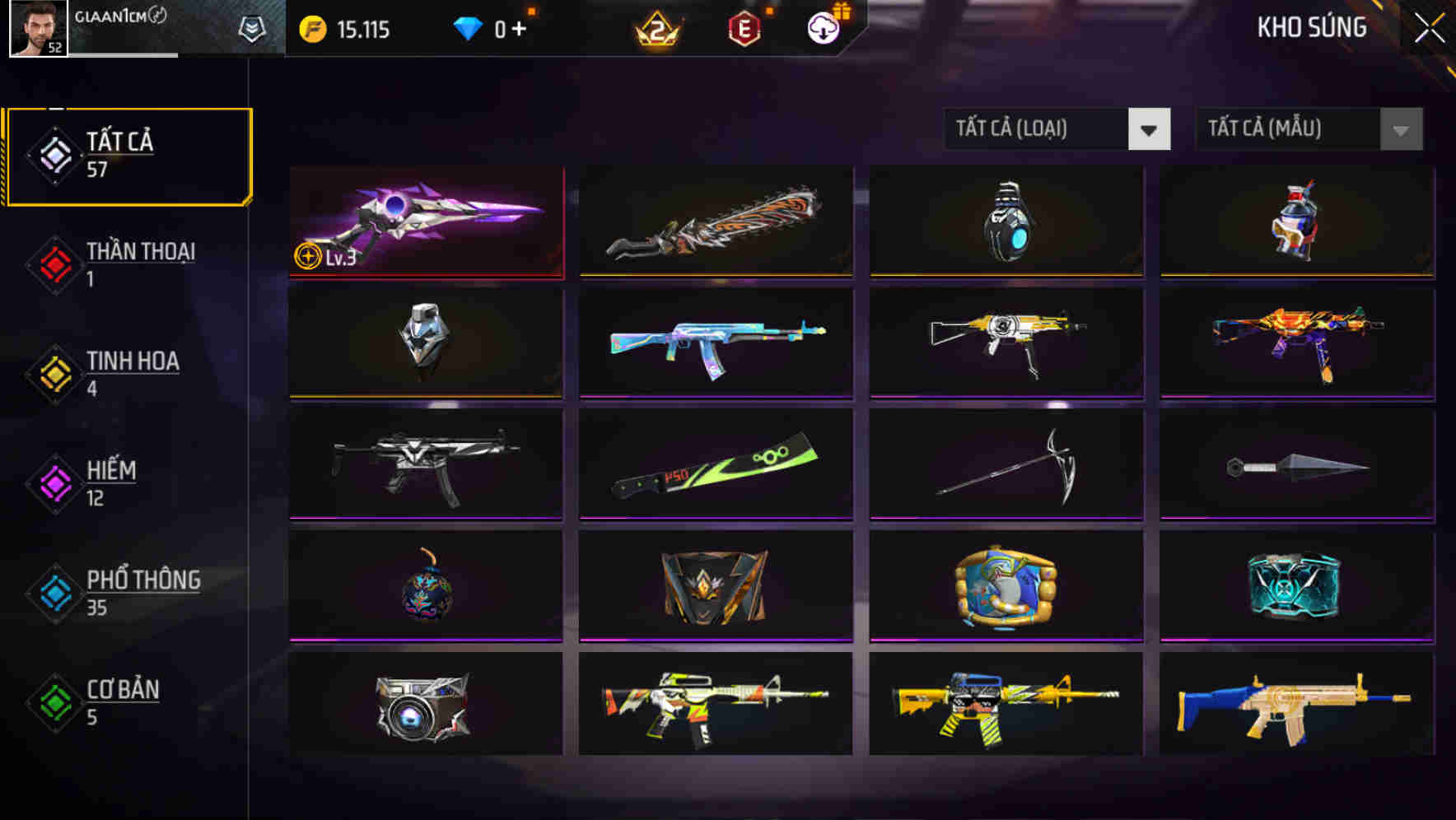Open the TẤT CẢ (LOẠI) dropdown
The width and height of the screenshot is (1456, 820).
pos(1057,129)
